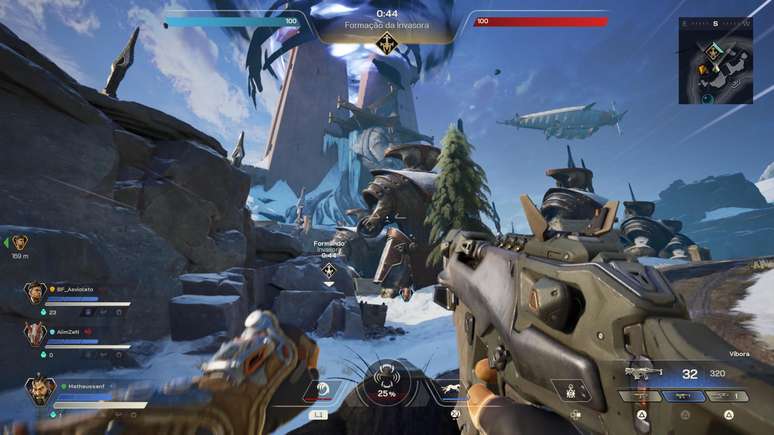The width and height of the screenshot is (774, 435).
Task: Click the offscreen teammate marker showing 159 m
Action: tap(19, 242)
